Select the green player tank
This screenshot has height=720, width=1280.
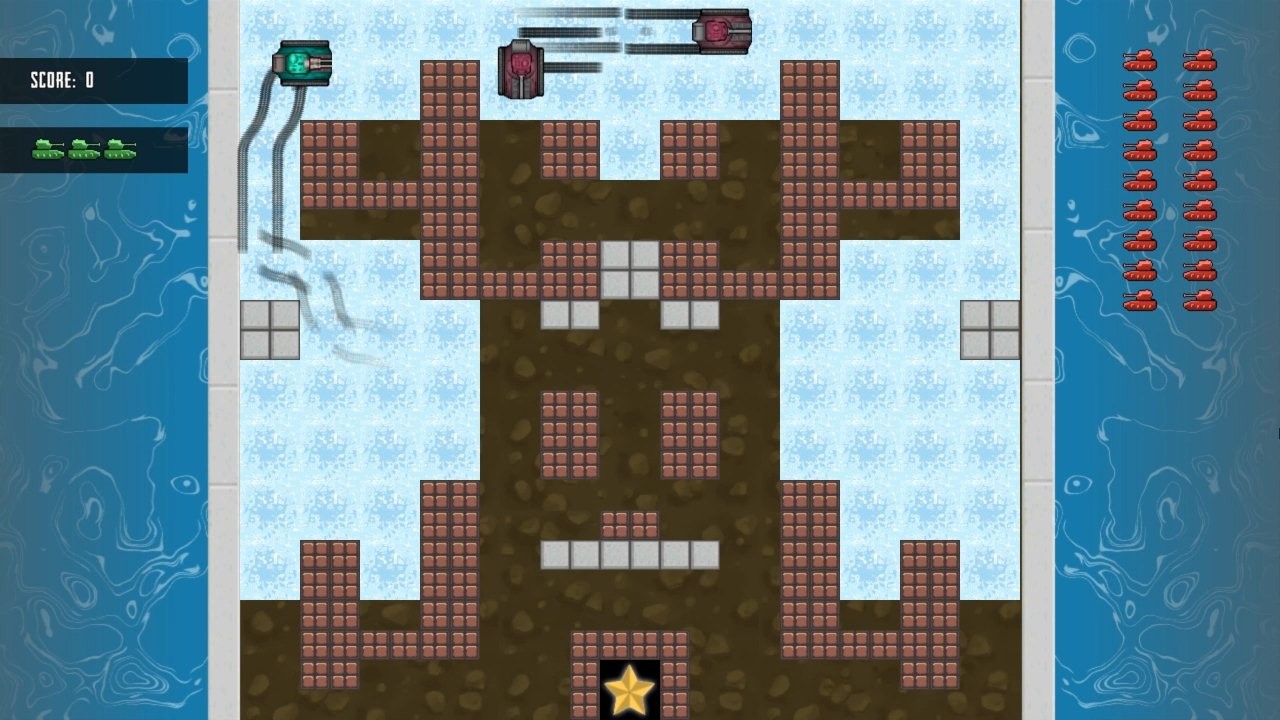tap(303, 62)
